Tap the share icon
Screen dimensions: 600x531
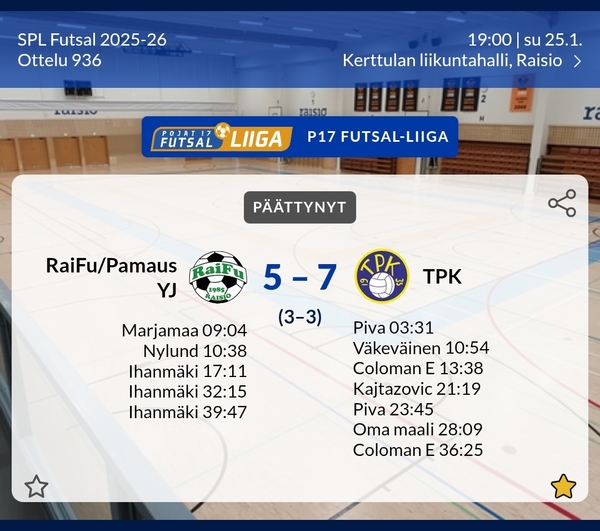pos(562,203)
